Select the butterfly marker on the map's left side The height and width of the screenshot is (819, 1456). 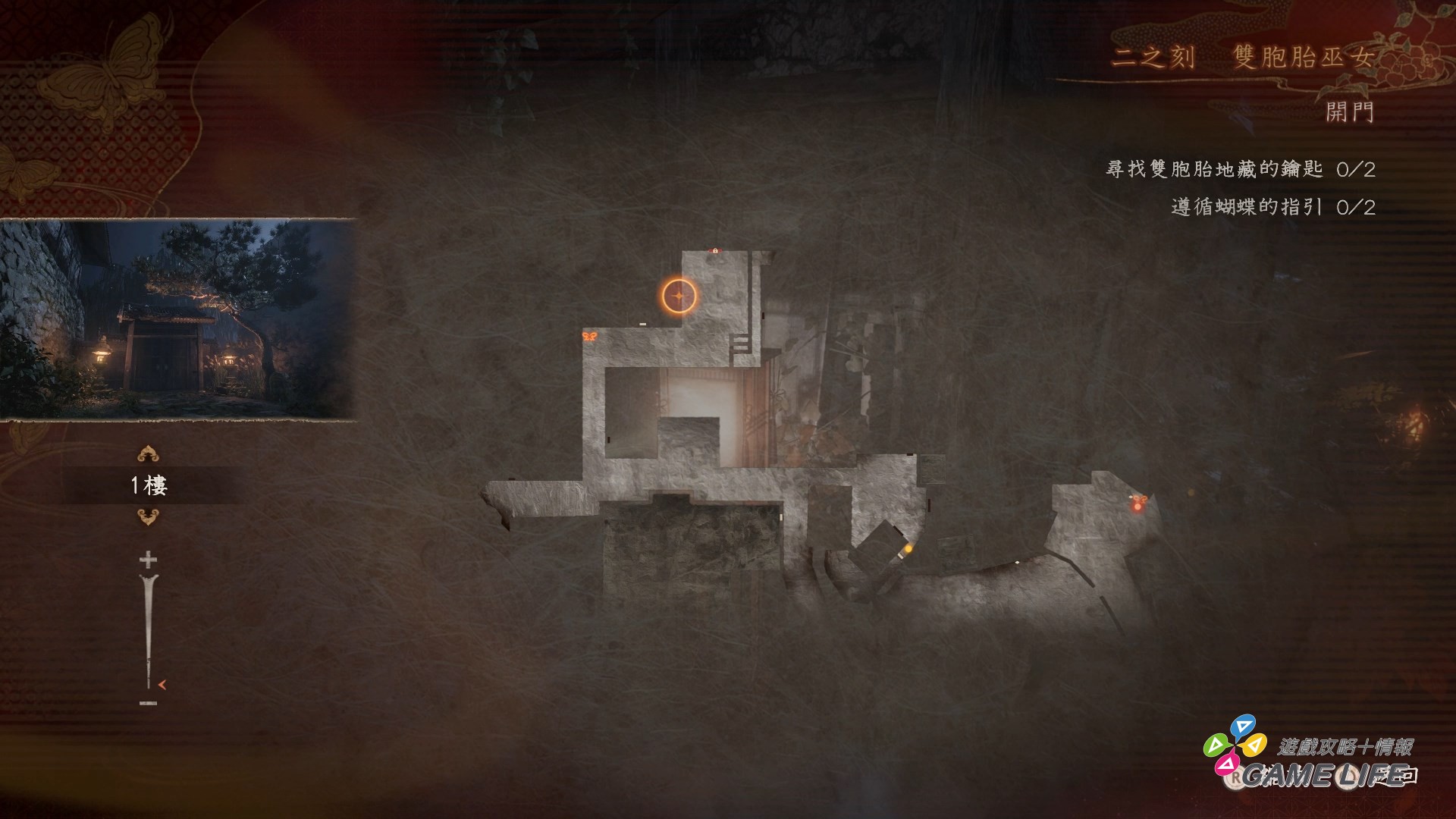click(590, 337)
